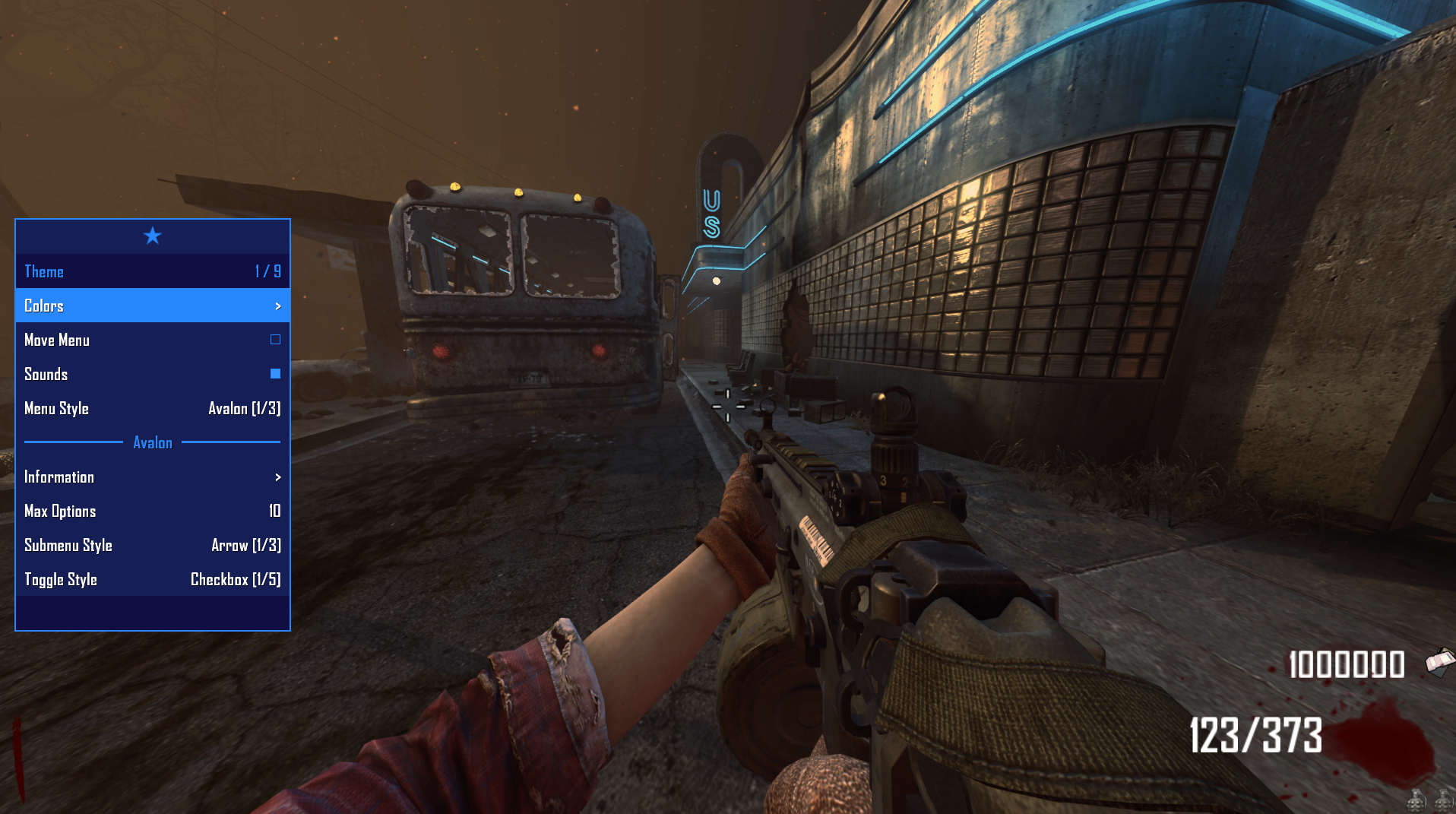Viewport: 1456px width, 814px height.
Task: Open the Information submenu
Action: point(152,477)
